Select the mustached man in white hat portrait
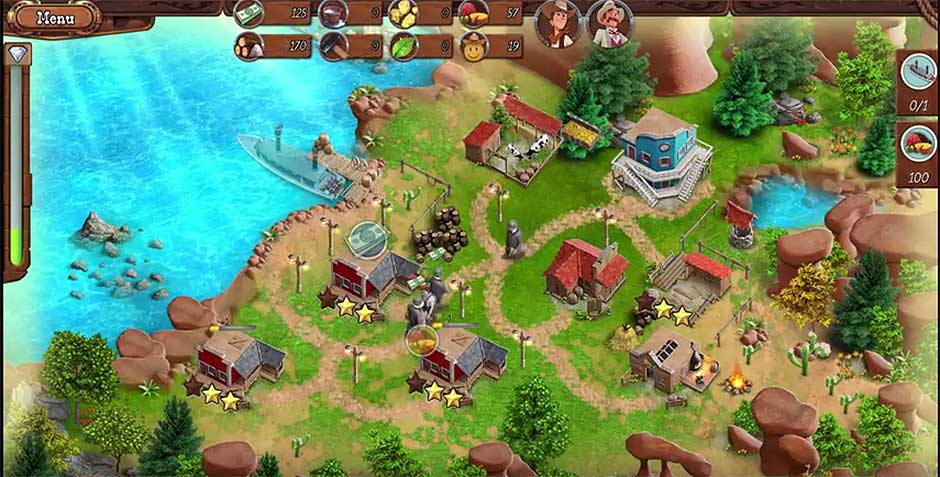 [x=608, y=23]
